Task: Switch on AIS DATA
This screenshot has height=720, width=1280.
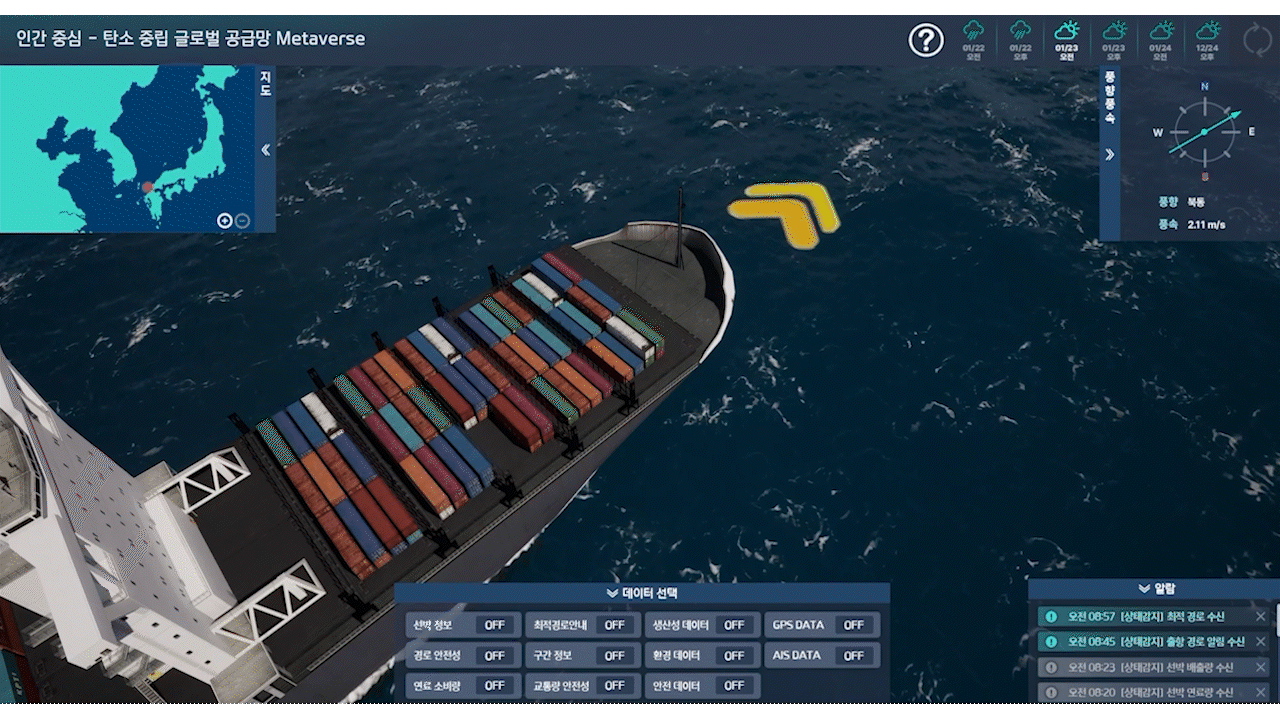Action: pos(853,656)
